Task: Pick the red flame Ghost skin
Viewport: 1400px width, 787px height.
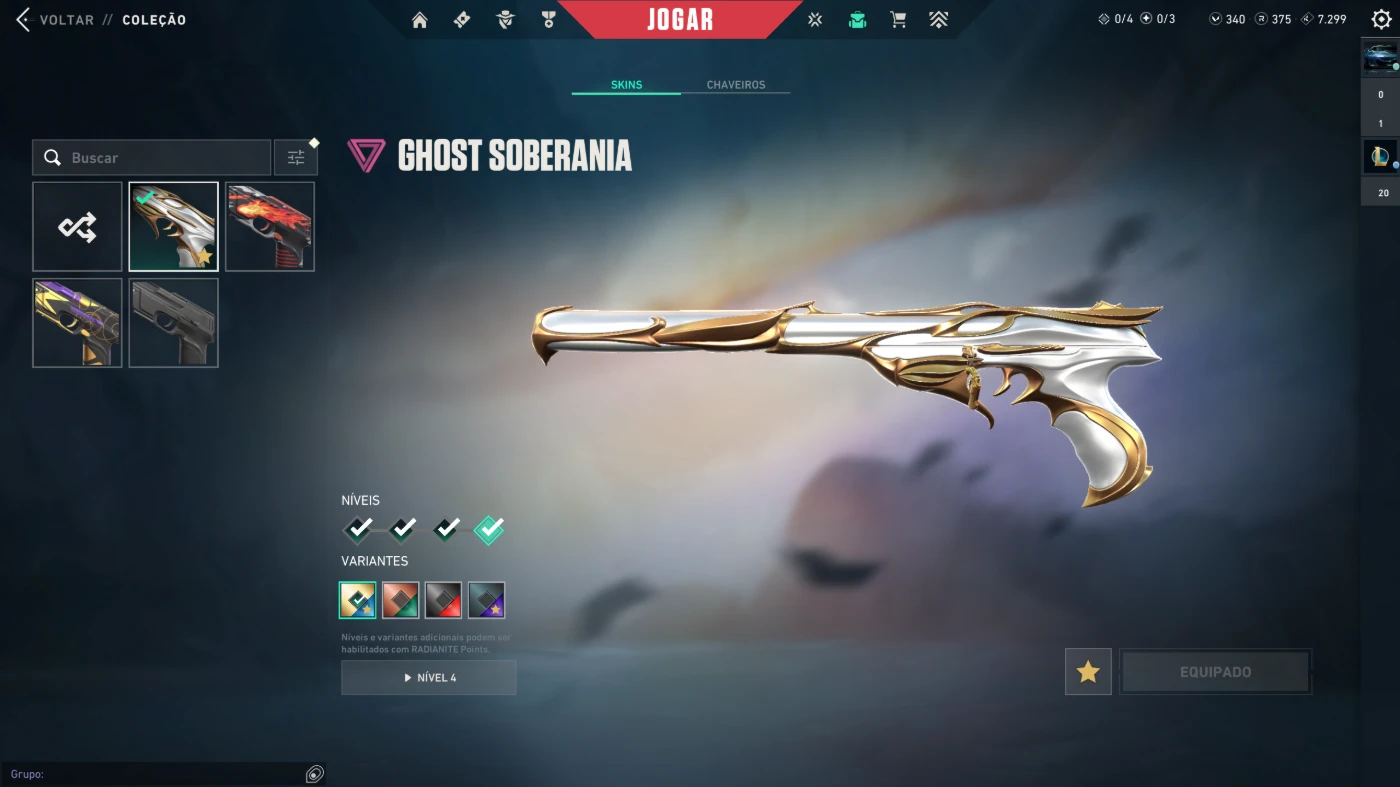Action: tap(270, 227)
